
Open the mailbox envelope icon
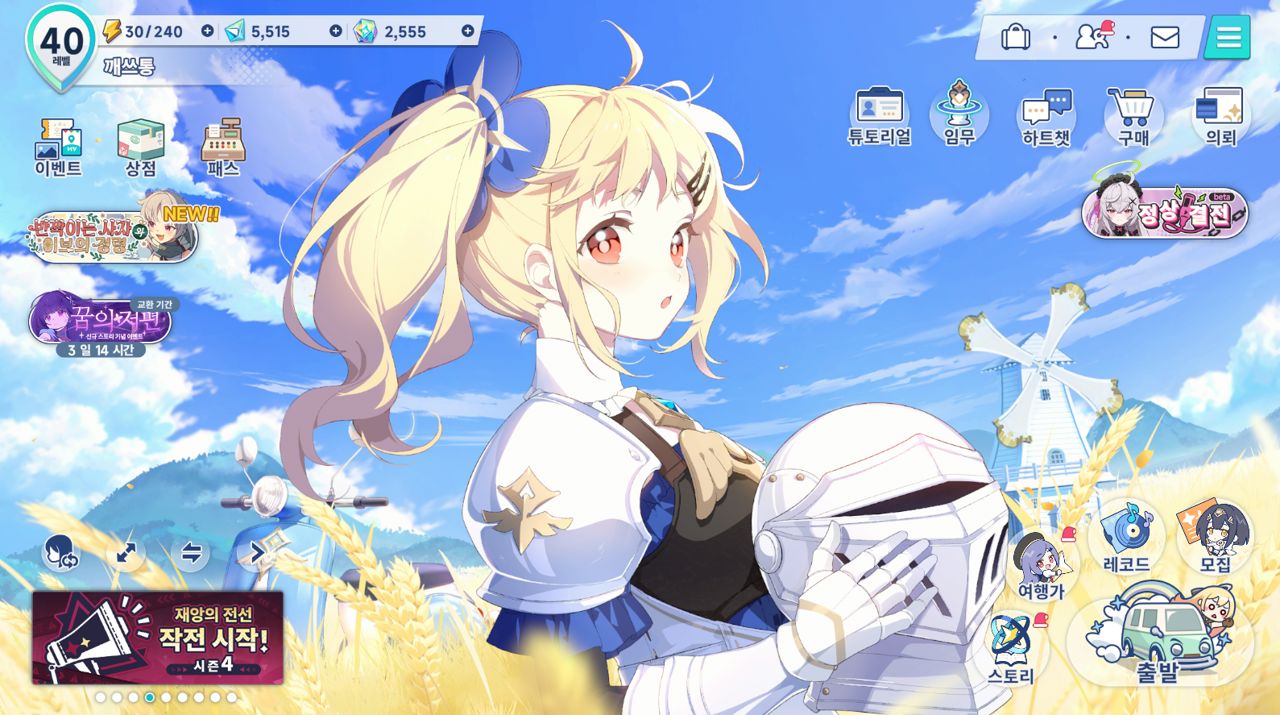point(1165,37)
